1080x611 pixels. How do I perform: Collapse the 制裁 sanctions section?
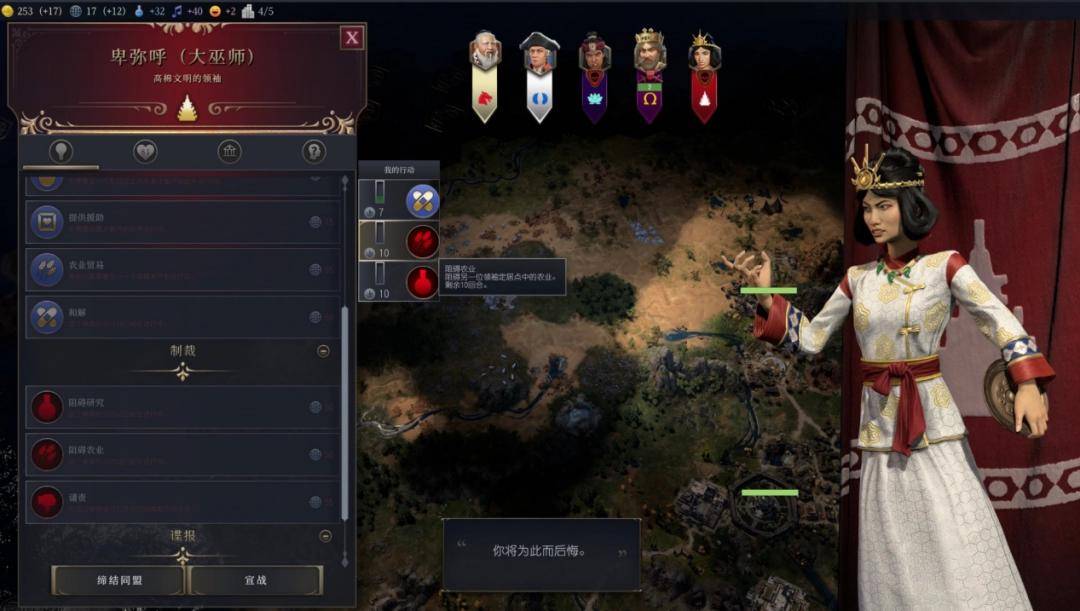point(323,351)
